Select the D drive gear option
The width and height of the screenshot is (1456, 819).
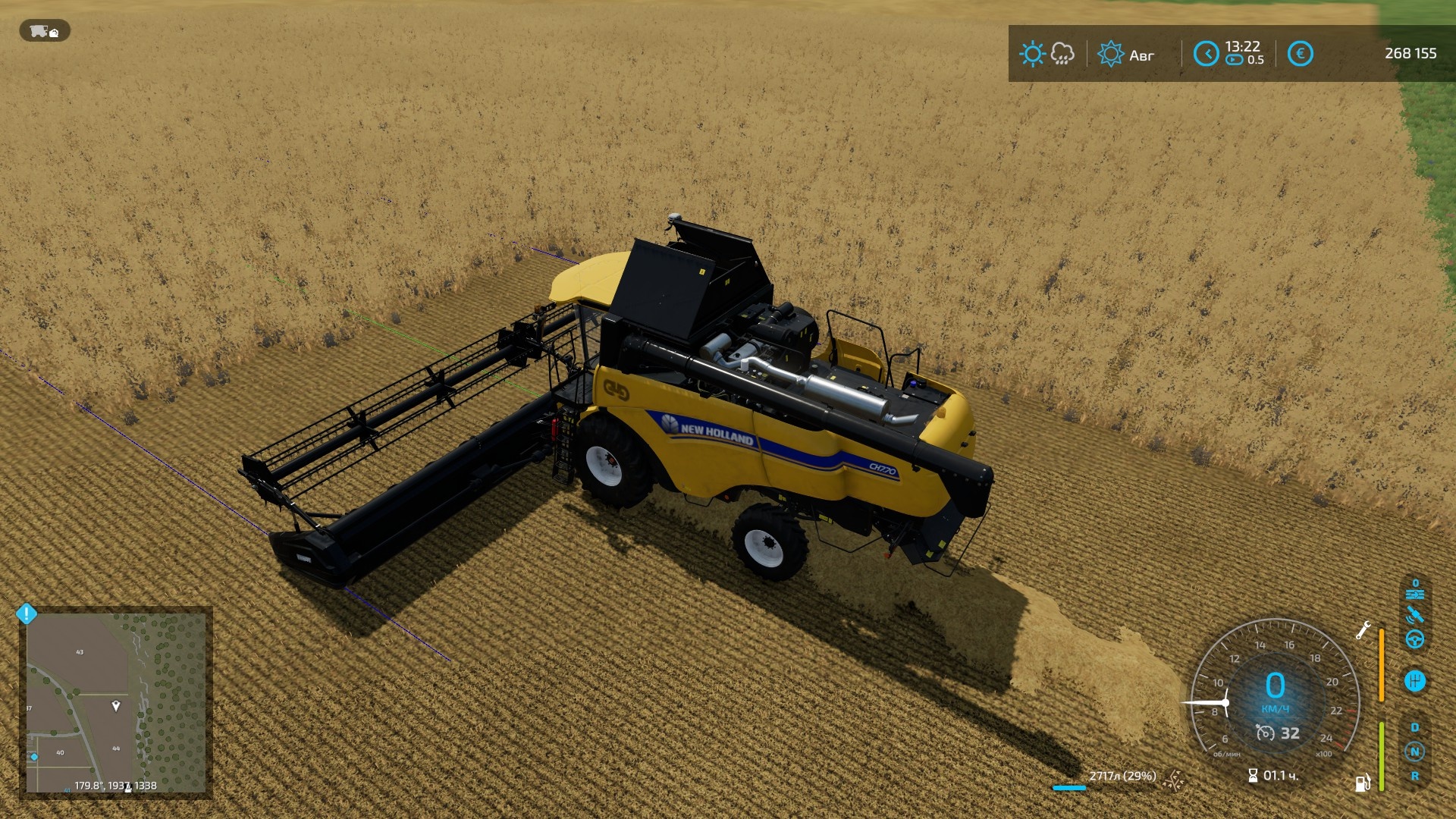[x=1415, y=727]
